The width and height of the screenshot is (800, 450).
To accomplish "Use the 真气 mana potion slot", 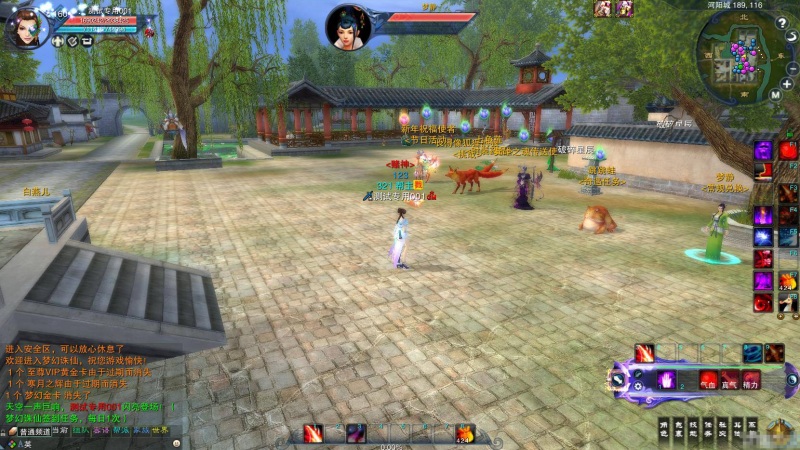I will pos(730,380).
